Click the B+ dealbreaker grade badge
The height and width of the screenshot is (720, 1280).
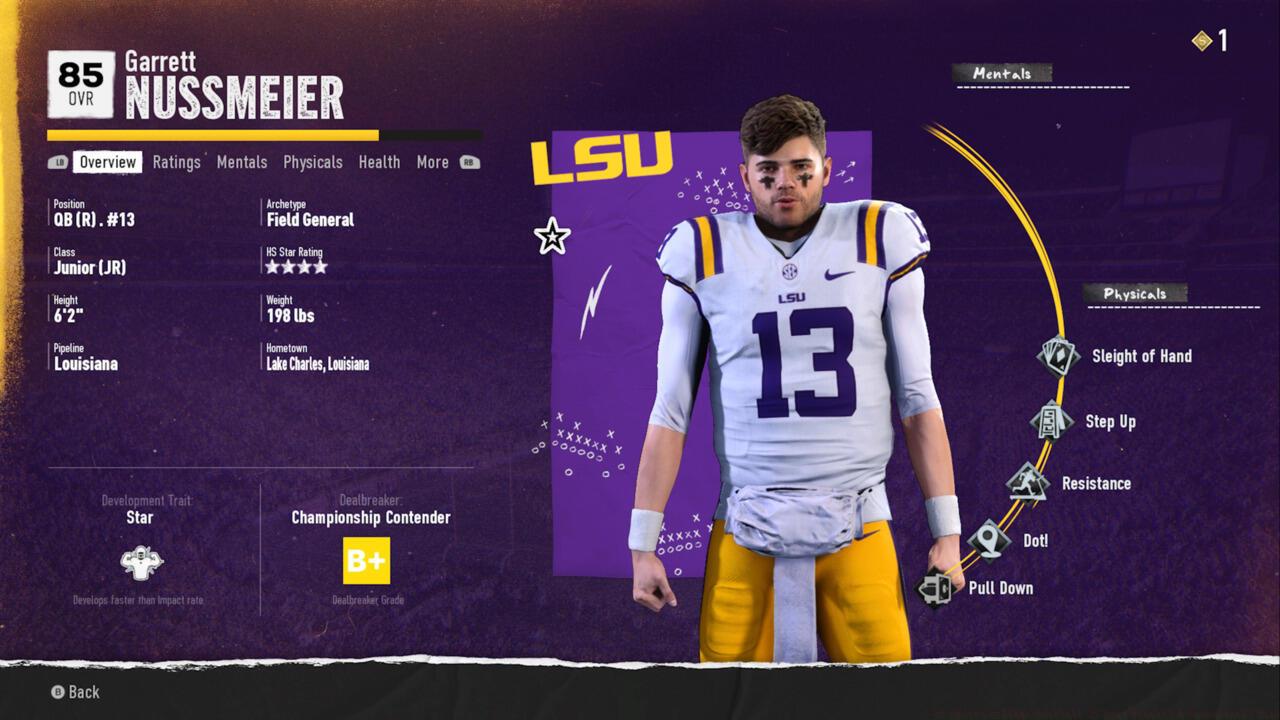[367, 561]
